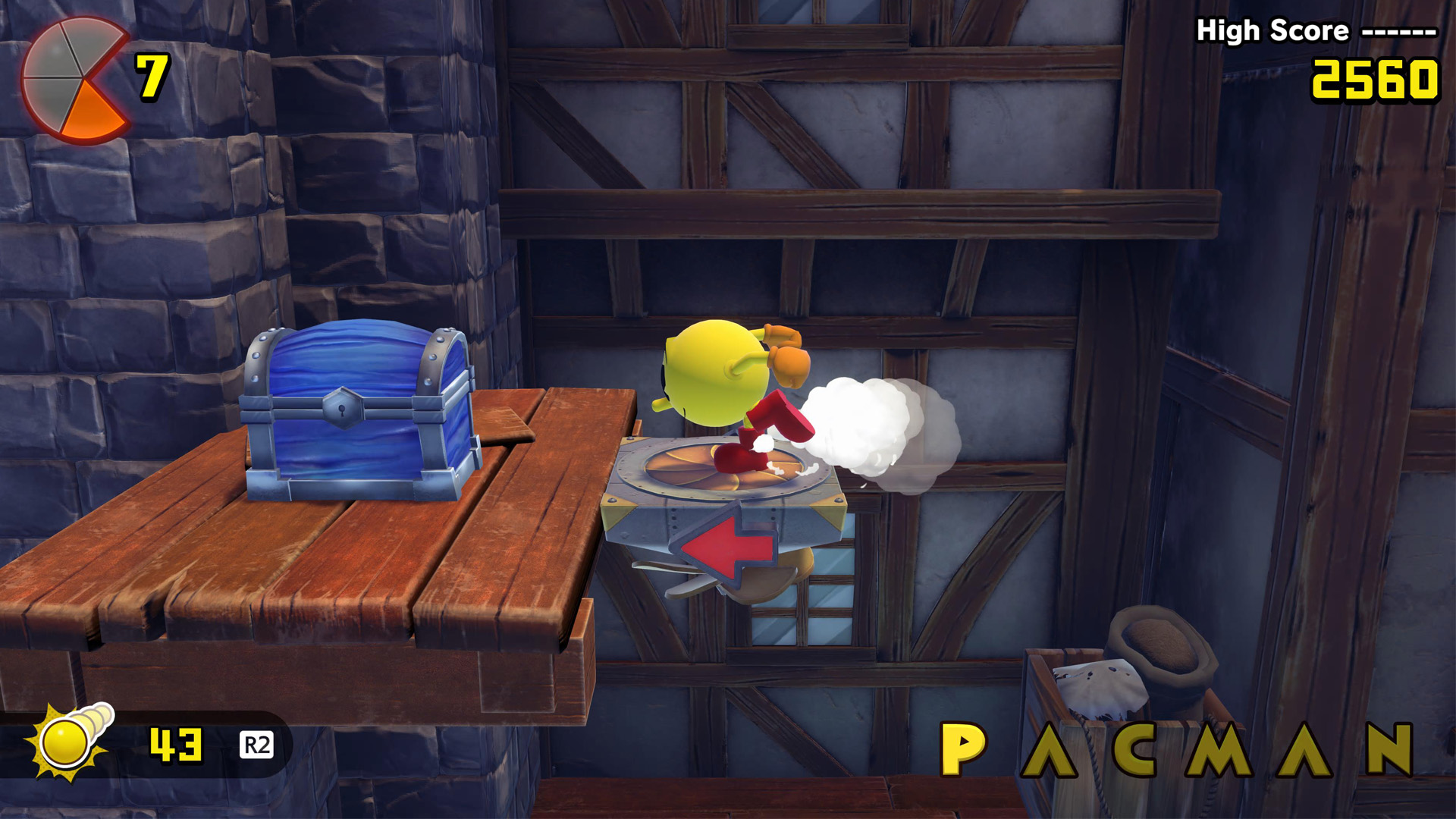The width and height of the screenshot is (1456, 819).
Task: Select the letter C in PACMAN tracker
Action: point(1135,749)
